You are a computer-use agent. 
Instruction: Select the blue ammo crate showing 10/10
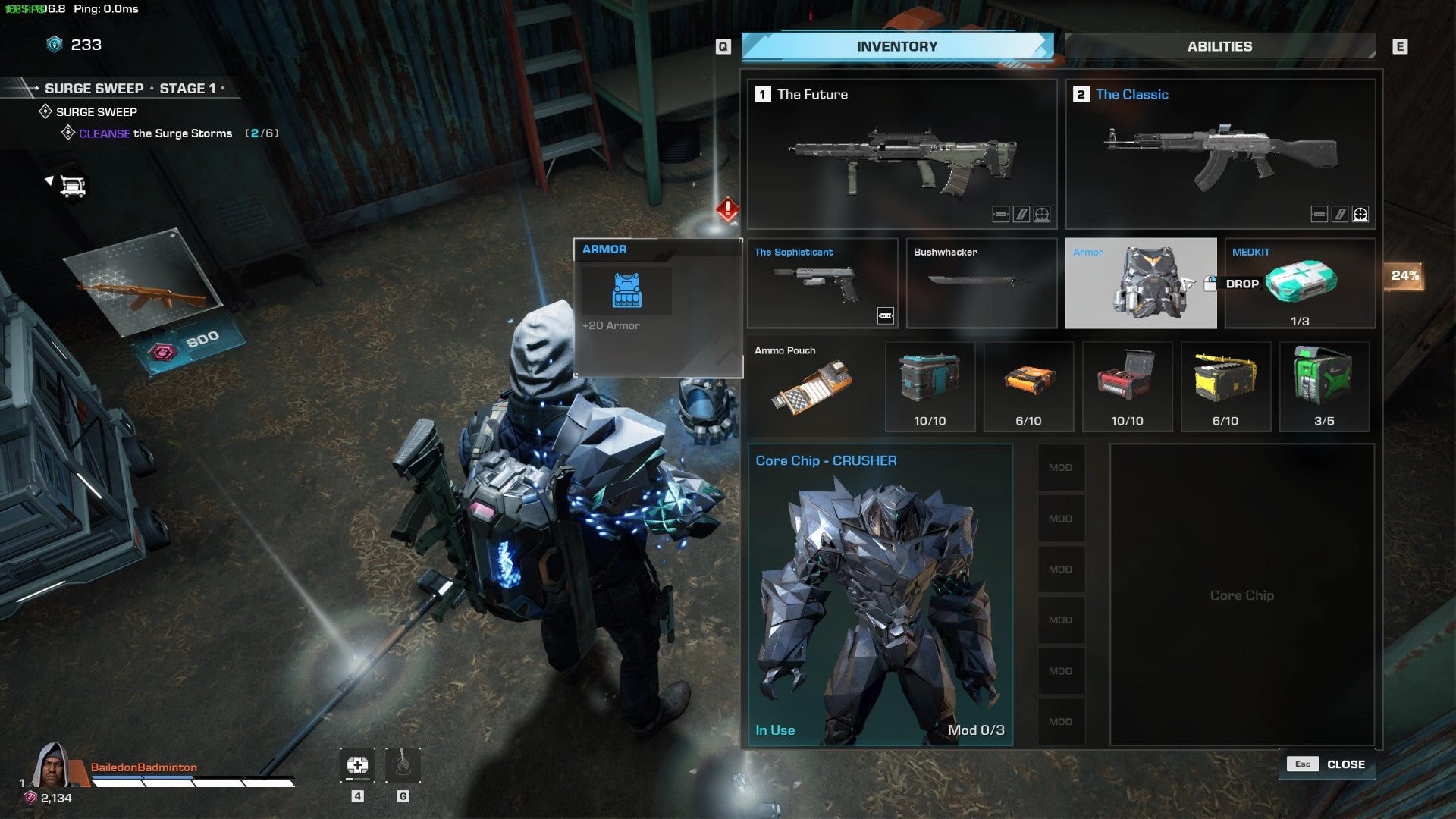(930, 383)
